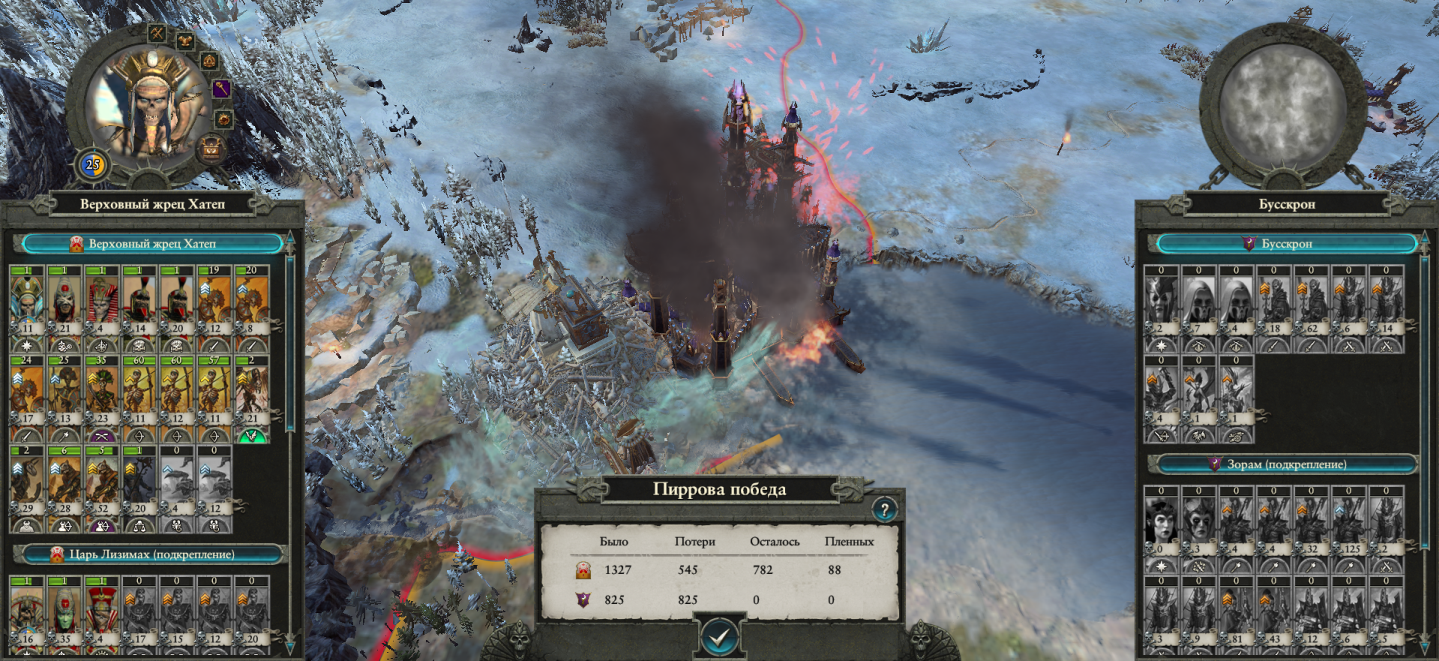Select the purple ability icon beside the portrait

coord(222,89)
